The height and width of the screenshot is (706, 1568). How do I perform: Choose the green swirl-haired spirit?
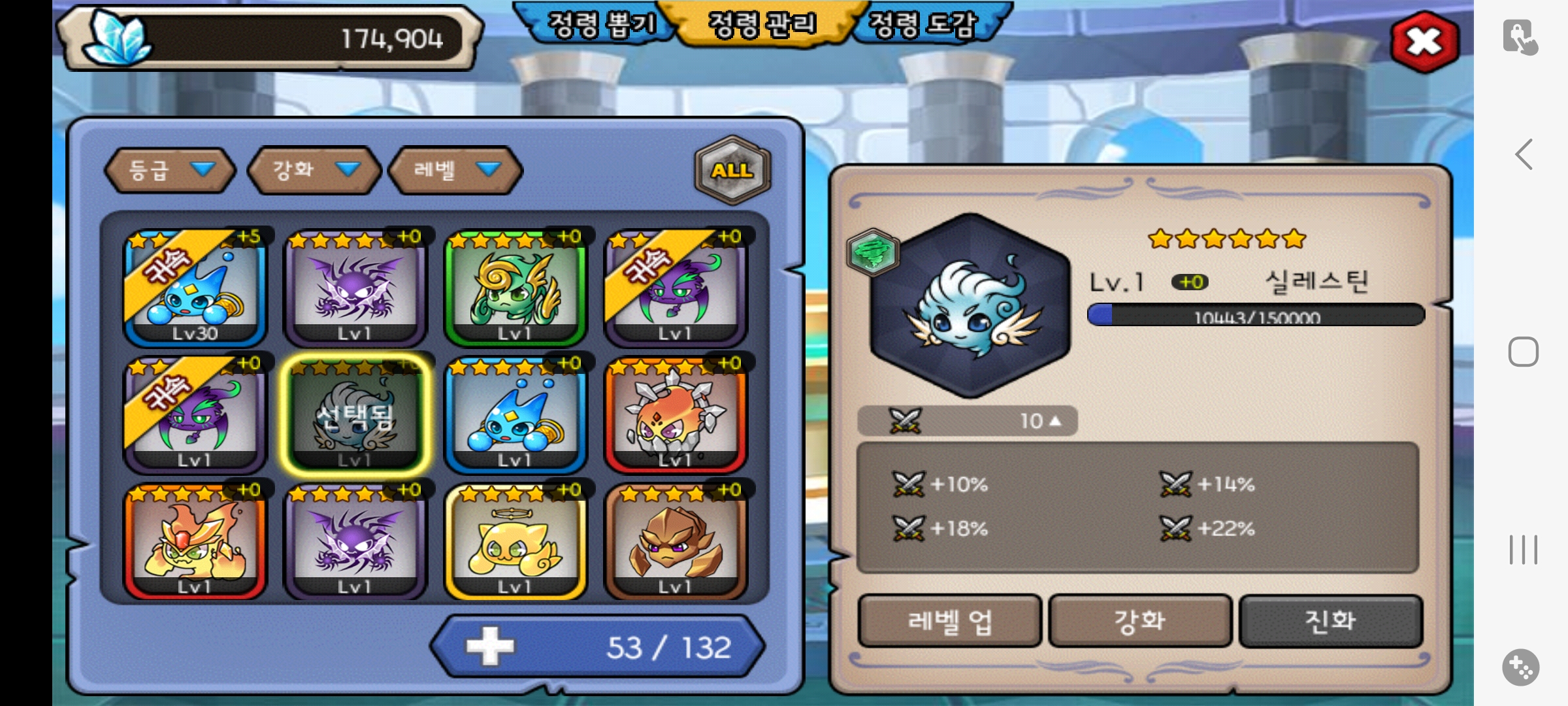(515, 288)
